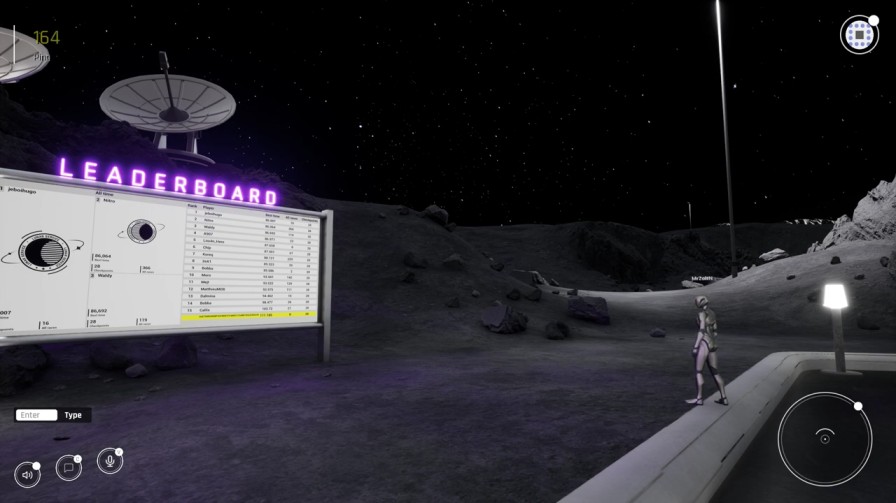Viewport: 896px width, 503px height.
Task: Toggle the microphone voice button
Action: [108, 461]
